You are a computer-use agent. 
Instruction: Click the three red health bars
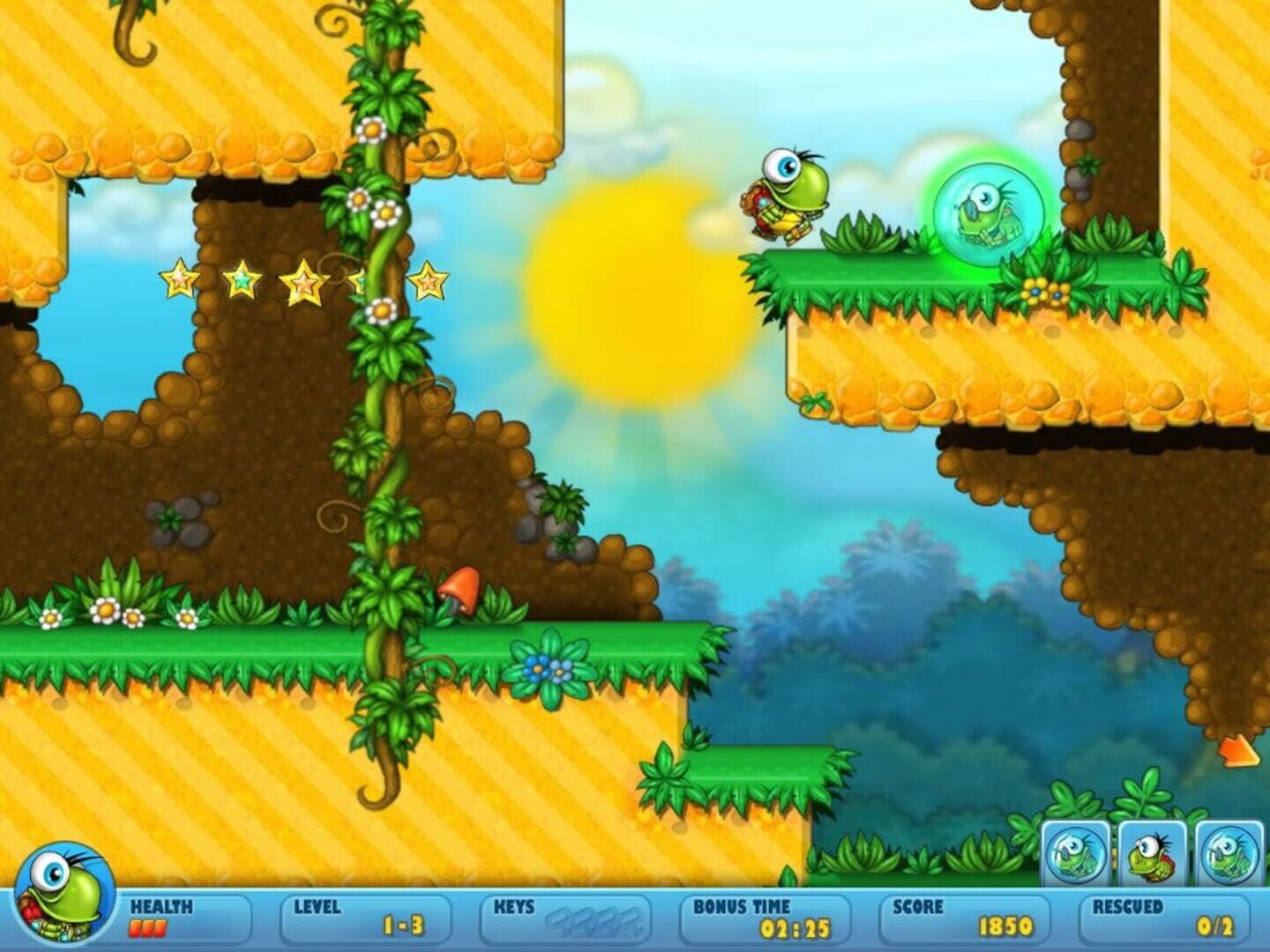pyautogui.click(x=149, y=926)
